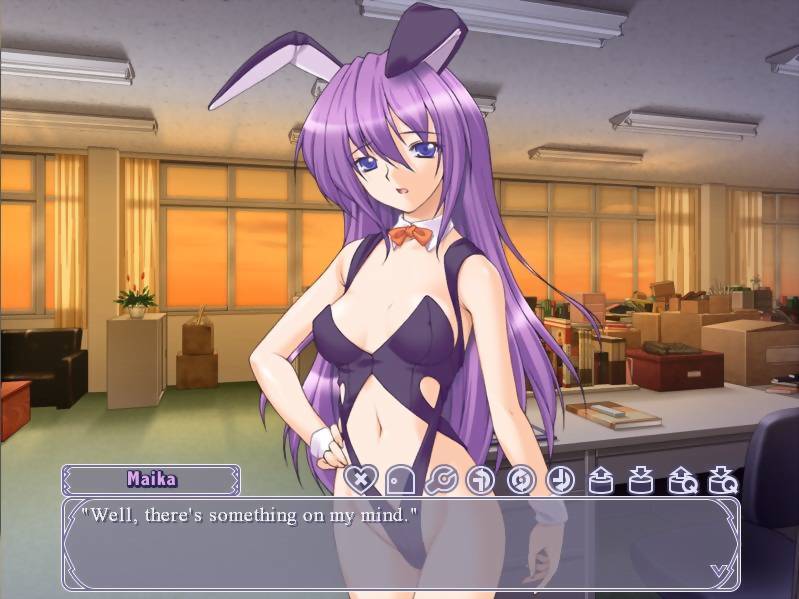Click the door-shaped icon
Screen dimensions: 799x599
click(x=401, y=480)
